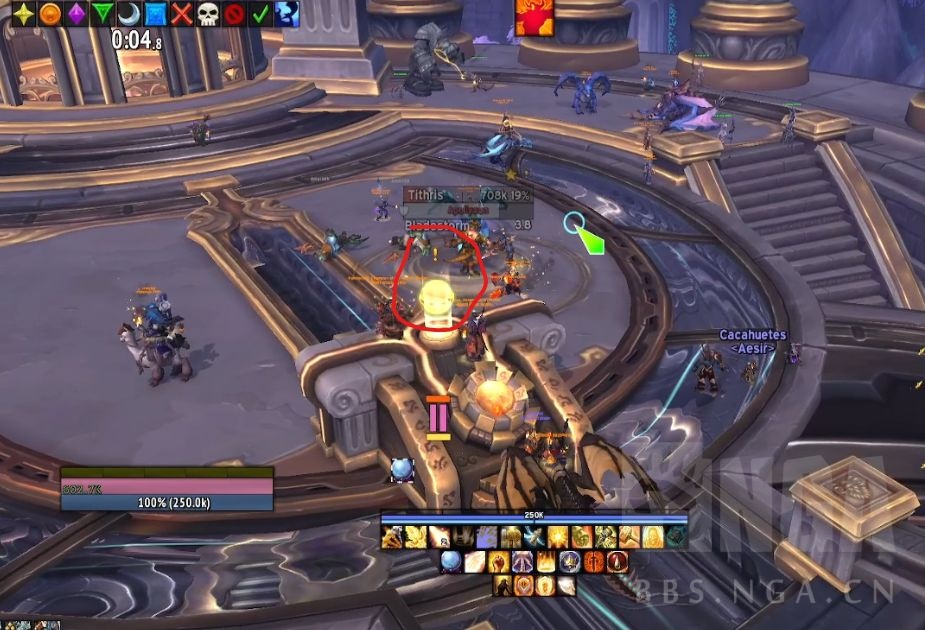This screenshot has height=630, width=925.
Task: Clear markers with the red prohibition icon
Action: (x=234, y=14)
